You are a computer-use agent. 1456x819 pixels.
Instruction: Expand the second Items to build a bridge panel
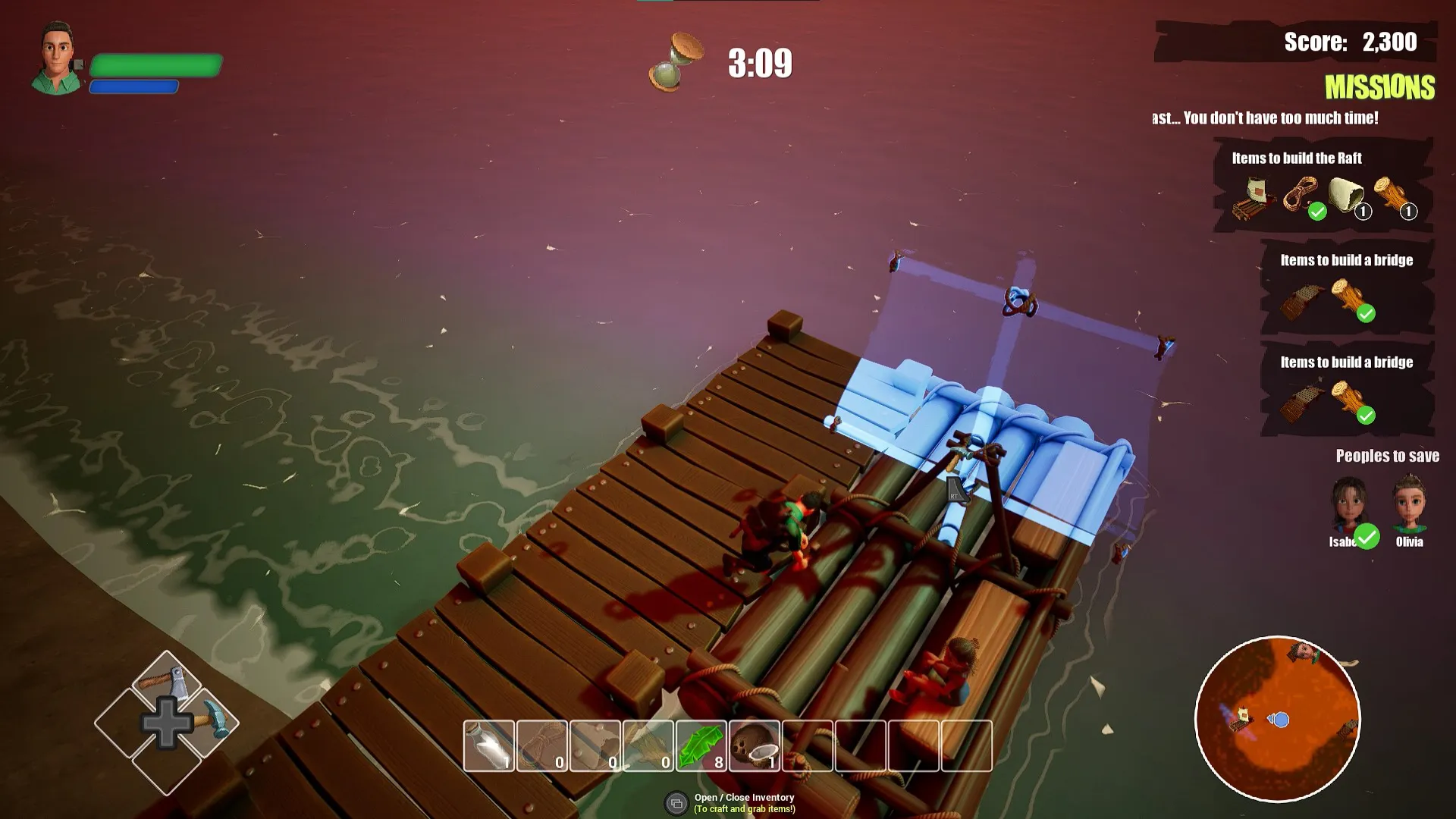(x=1348, y=362)
